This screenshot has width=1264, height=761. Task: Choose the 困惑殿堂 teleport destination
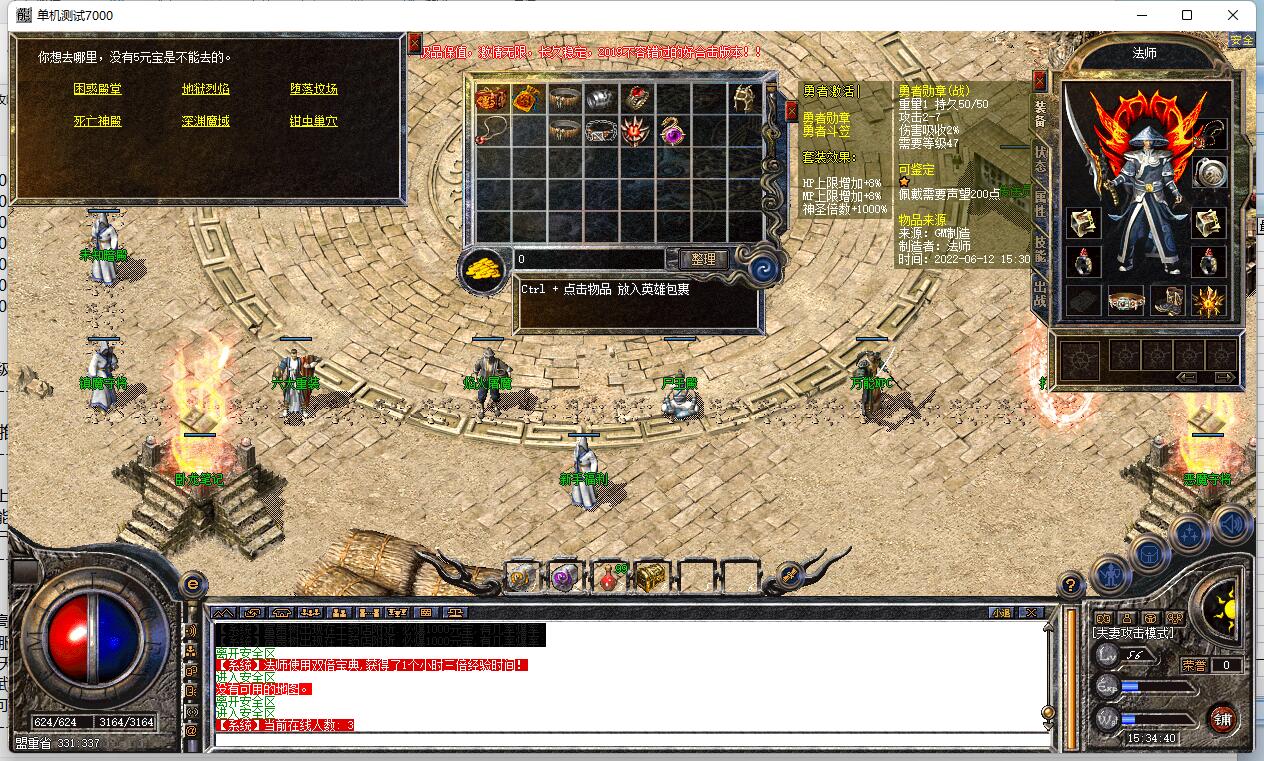point(97,89)
